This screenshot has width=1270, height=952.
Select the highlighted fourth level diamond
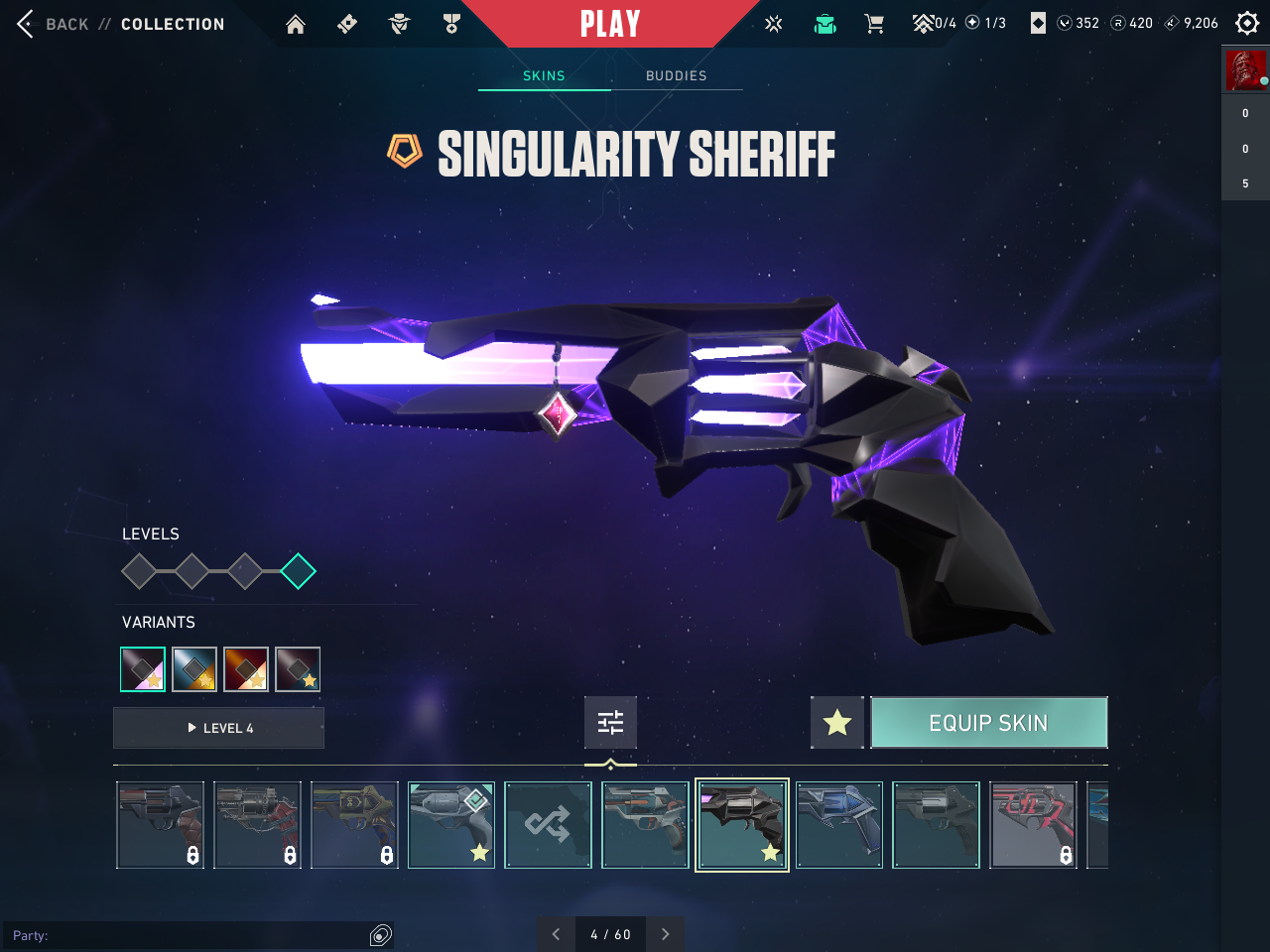coord(298,571)
